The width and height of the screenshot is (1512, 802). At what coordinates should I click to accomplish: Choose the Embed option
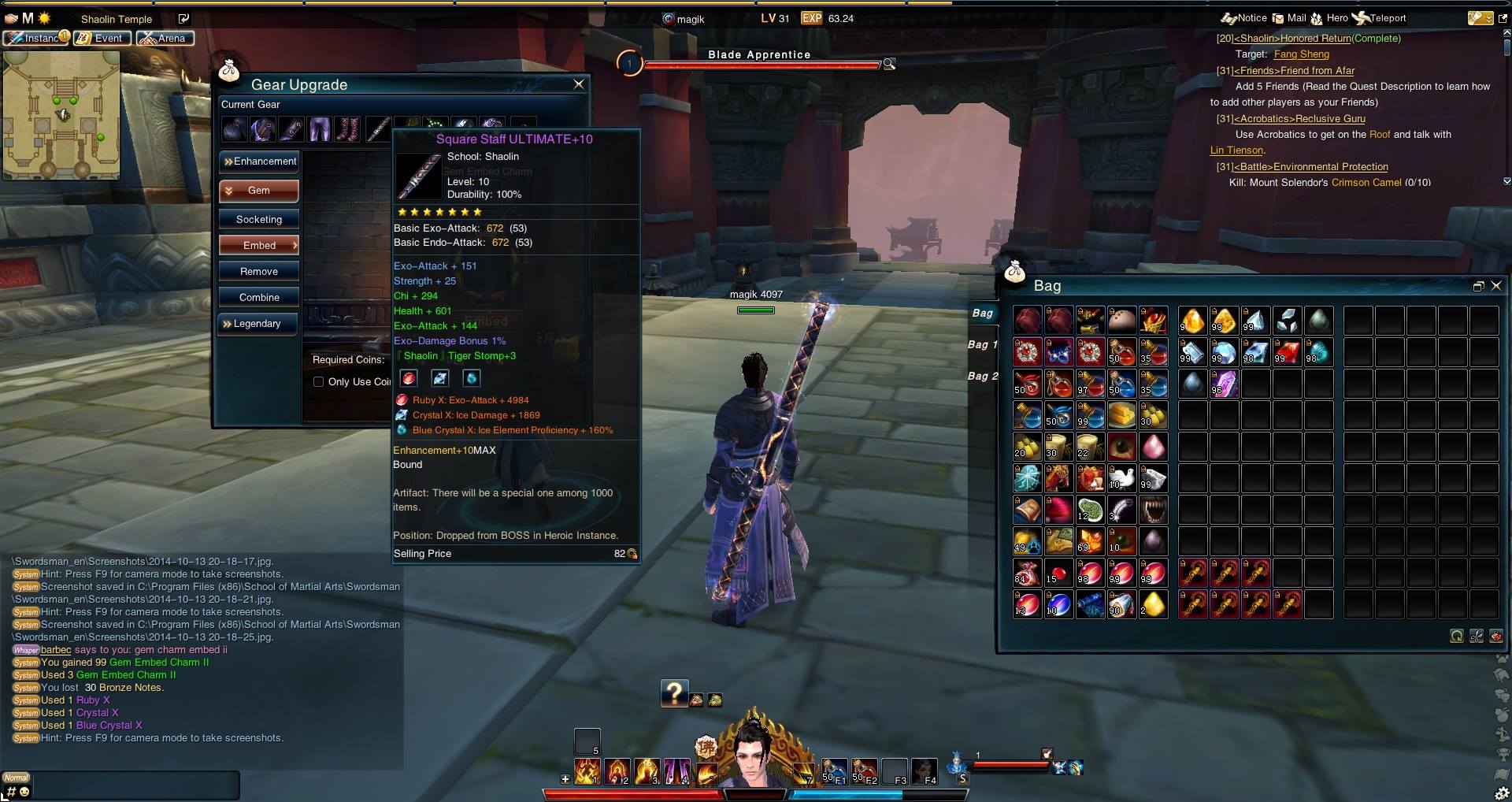click(259, 246)
